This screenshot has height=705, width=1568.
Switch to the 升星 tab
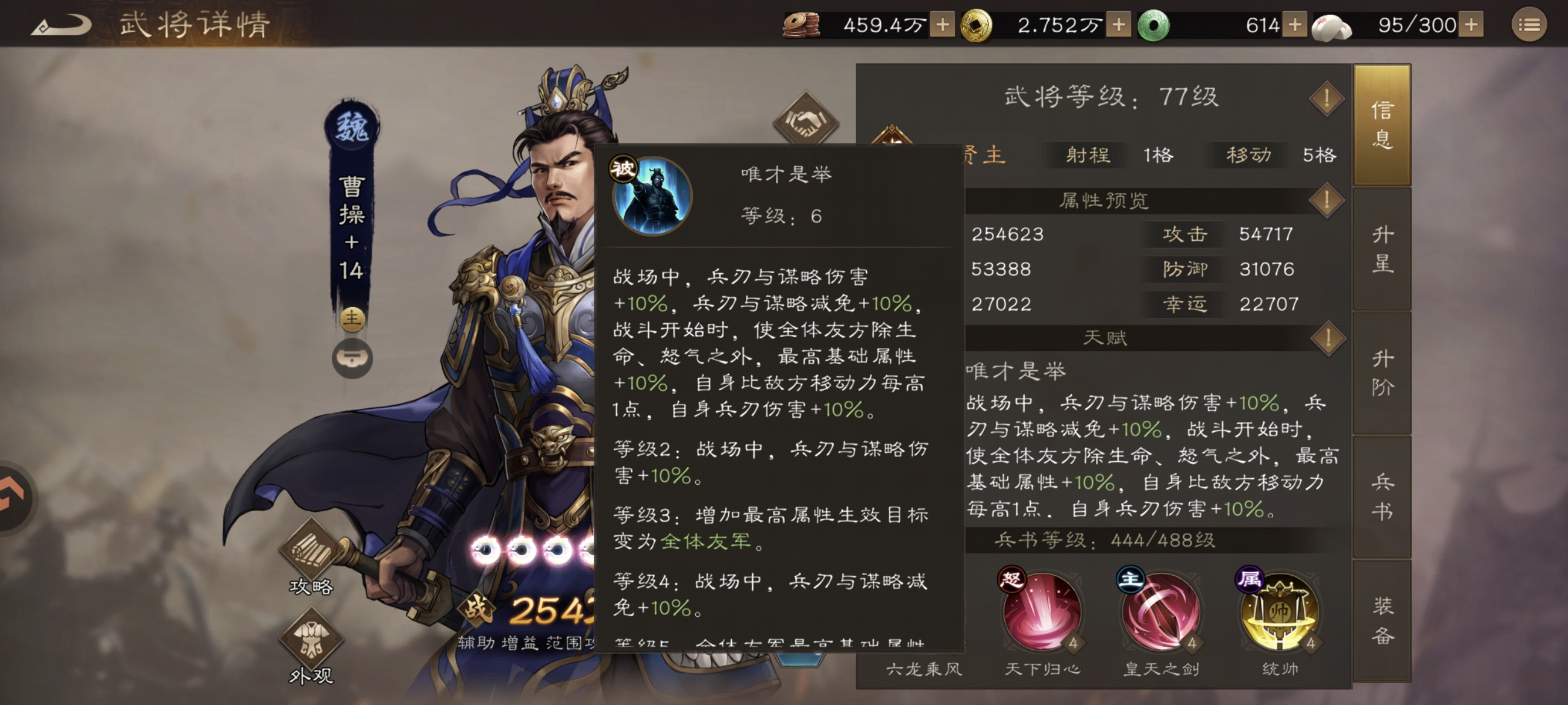point(1384,250)
